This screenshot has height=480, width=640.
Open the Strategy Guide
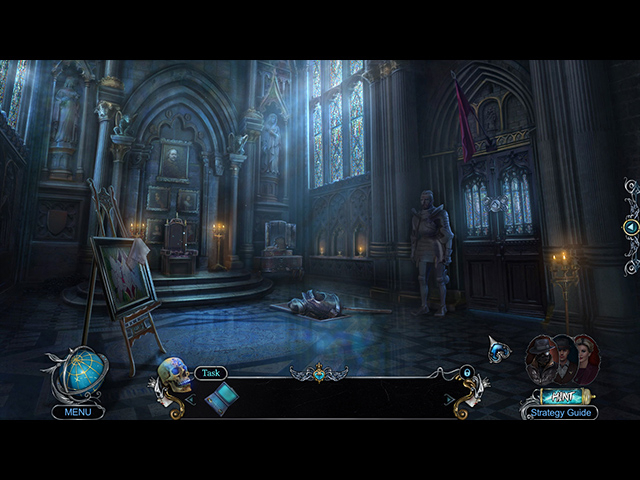pyautogui.click(x=559, y=412)
